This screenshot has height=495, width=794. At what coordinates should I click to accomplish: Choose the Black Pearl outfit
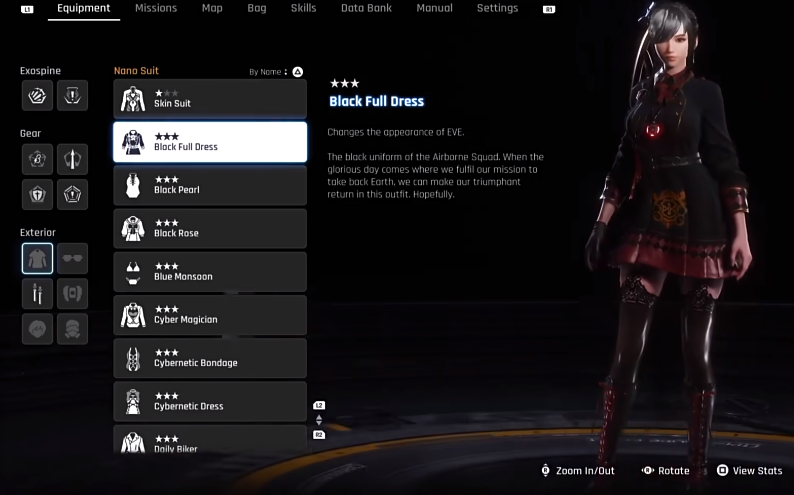pos(210,185)
